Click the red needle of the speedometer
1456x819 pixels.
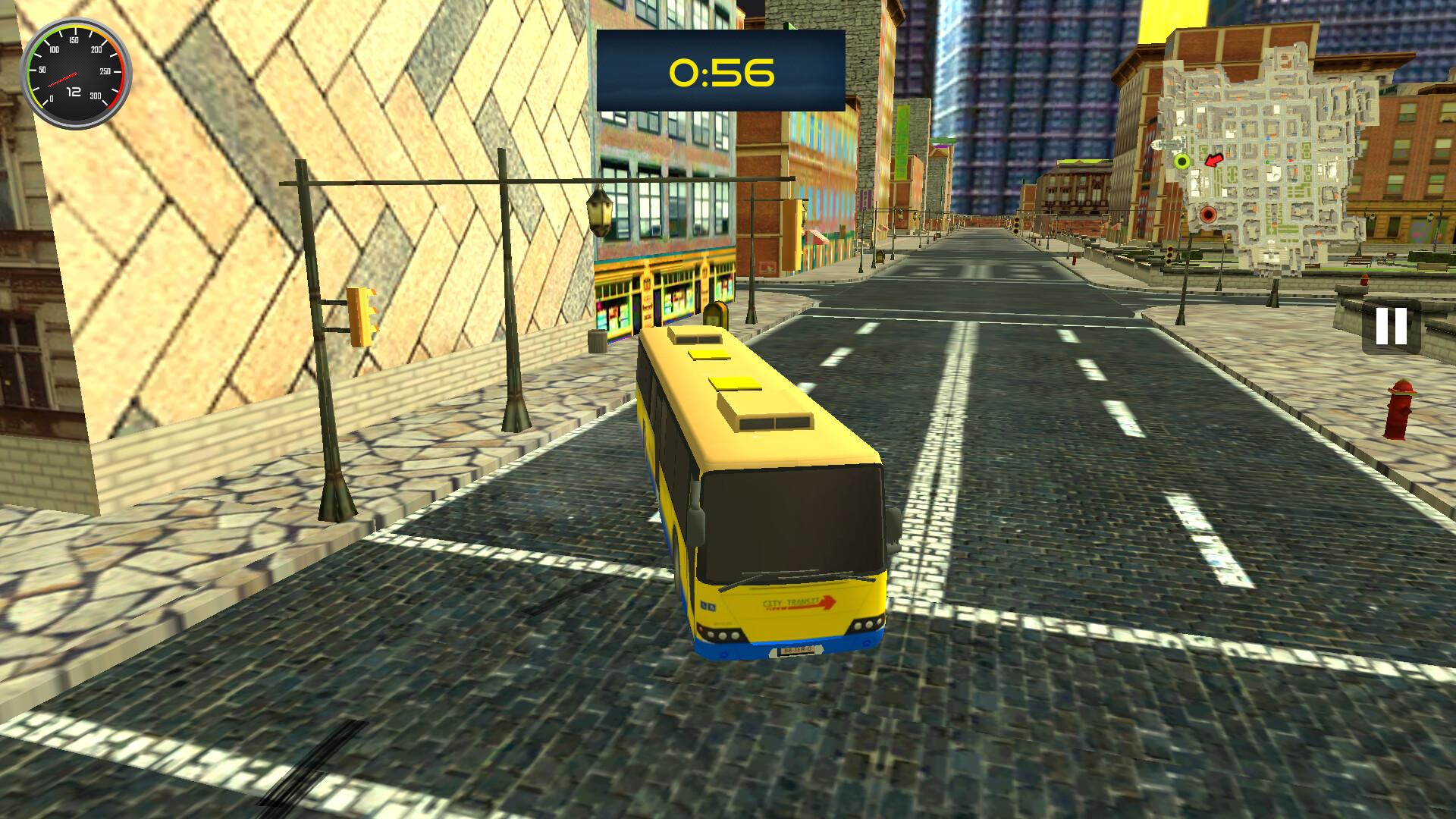point(63,79)
